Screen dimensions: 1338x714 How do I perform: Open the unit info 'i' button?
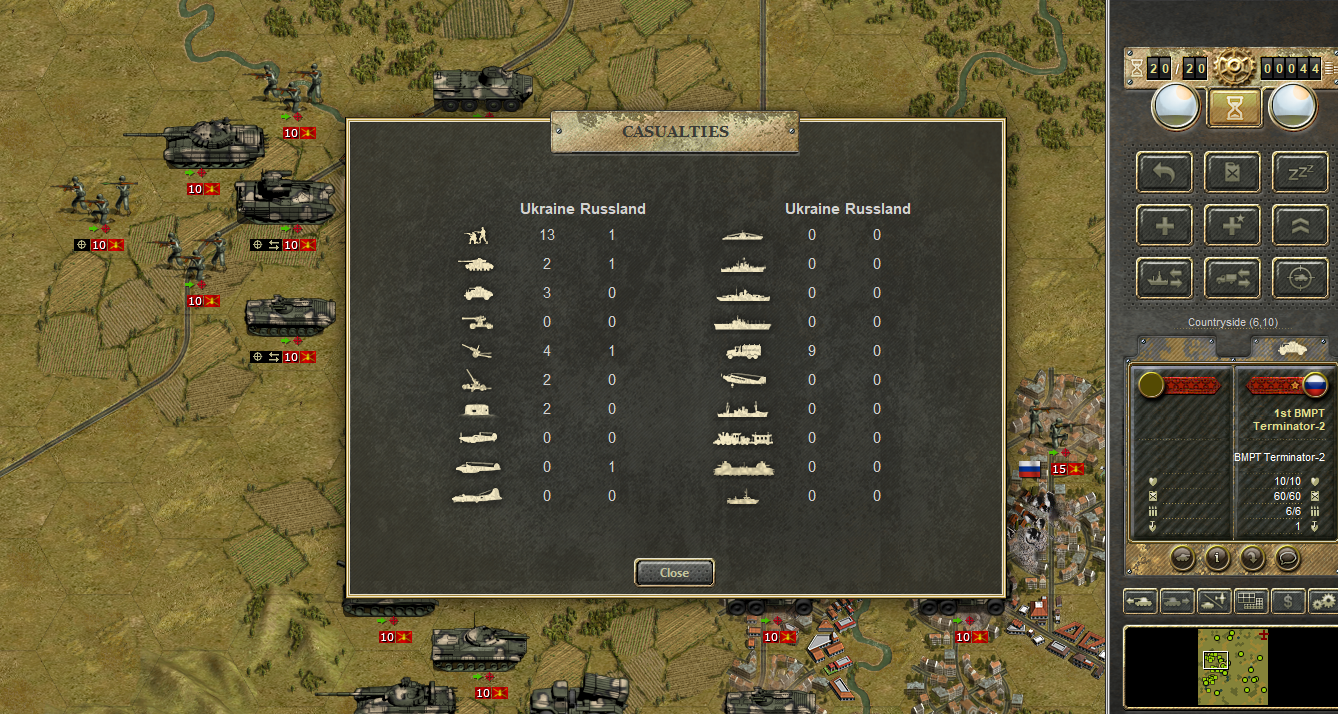1217,558
